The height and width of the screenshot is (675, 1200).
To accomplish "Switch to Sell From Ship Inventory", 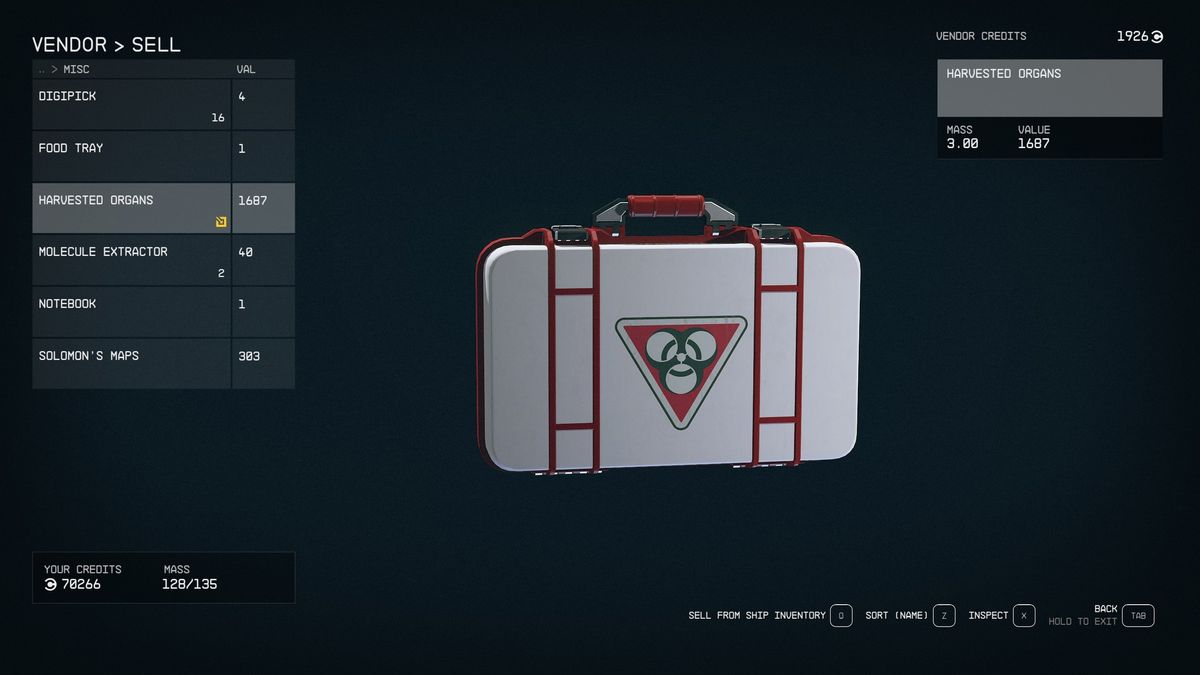I will coord(841,616).
